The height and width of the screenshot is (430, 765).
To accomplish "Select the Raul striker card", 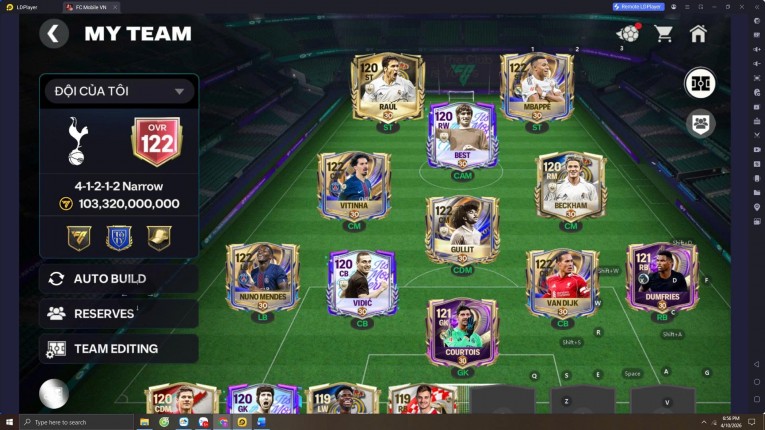I will click(x=388, y=88).
